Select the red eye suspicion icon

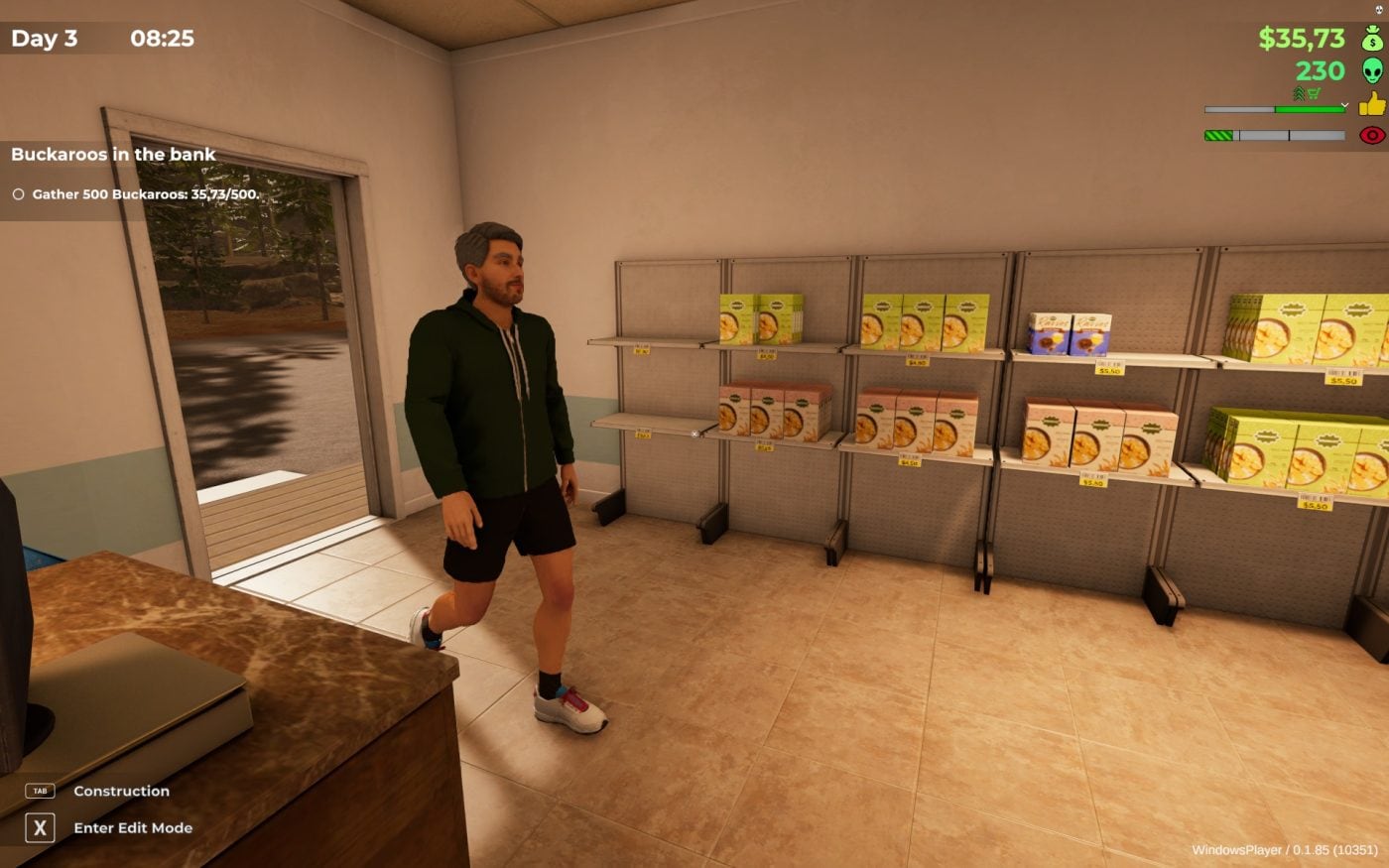tap(1372, 135)
